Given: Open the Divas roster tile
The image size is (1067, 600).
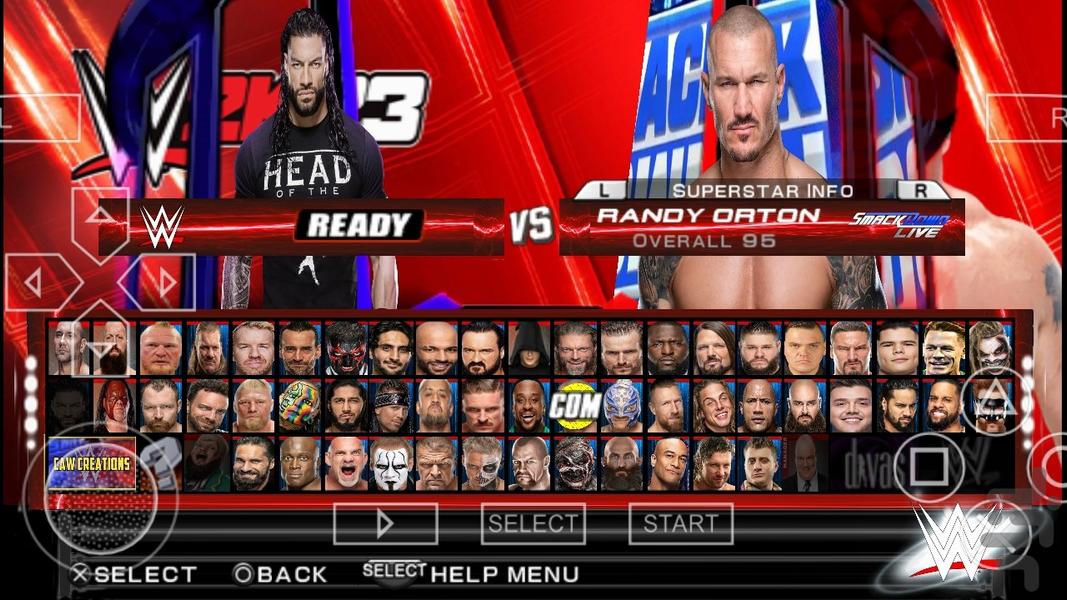Looking at the screenshot, I should pos(863,463).
